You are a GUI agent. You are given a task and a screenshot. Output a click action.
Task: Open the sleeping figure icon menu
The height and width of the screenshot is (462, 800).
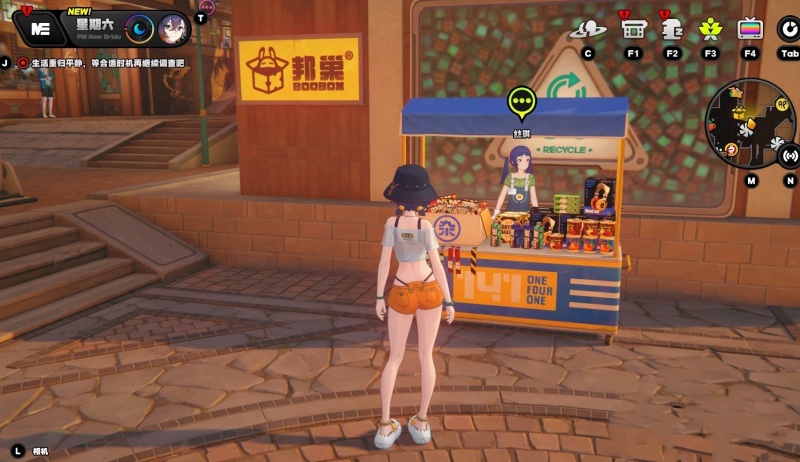(671, 30)
